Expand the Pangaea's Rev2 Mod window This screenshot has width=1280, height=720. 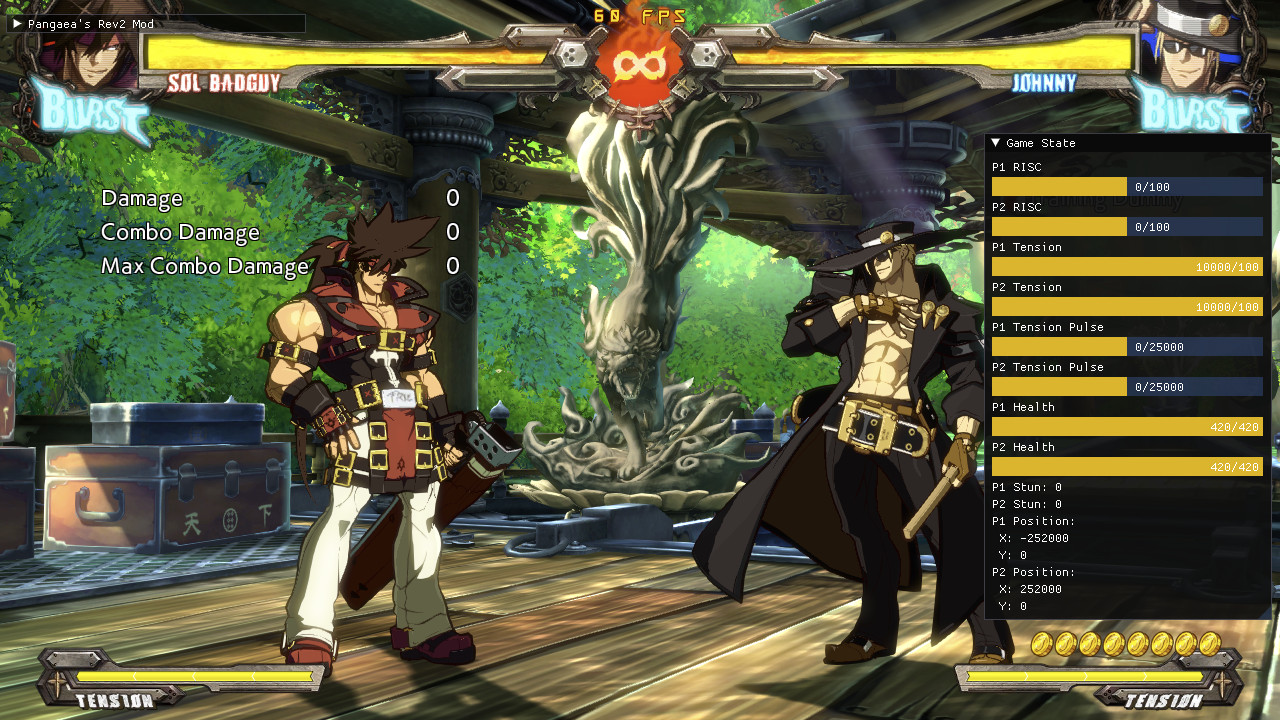pos(17,23)
